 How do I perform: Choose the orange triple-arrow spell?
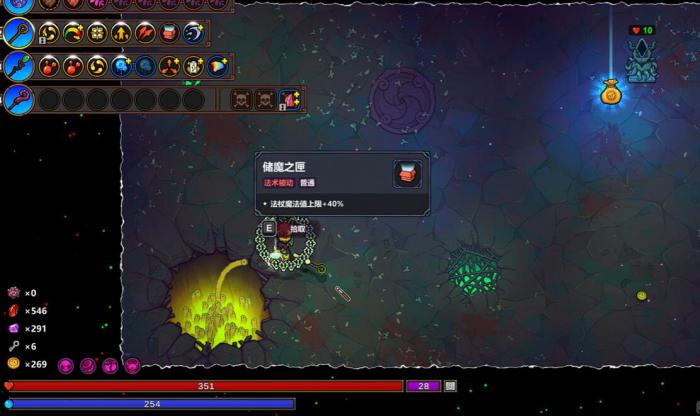169,67
